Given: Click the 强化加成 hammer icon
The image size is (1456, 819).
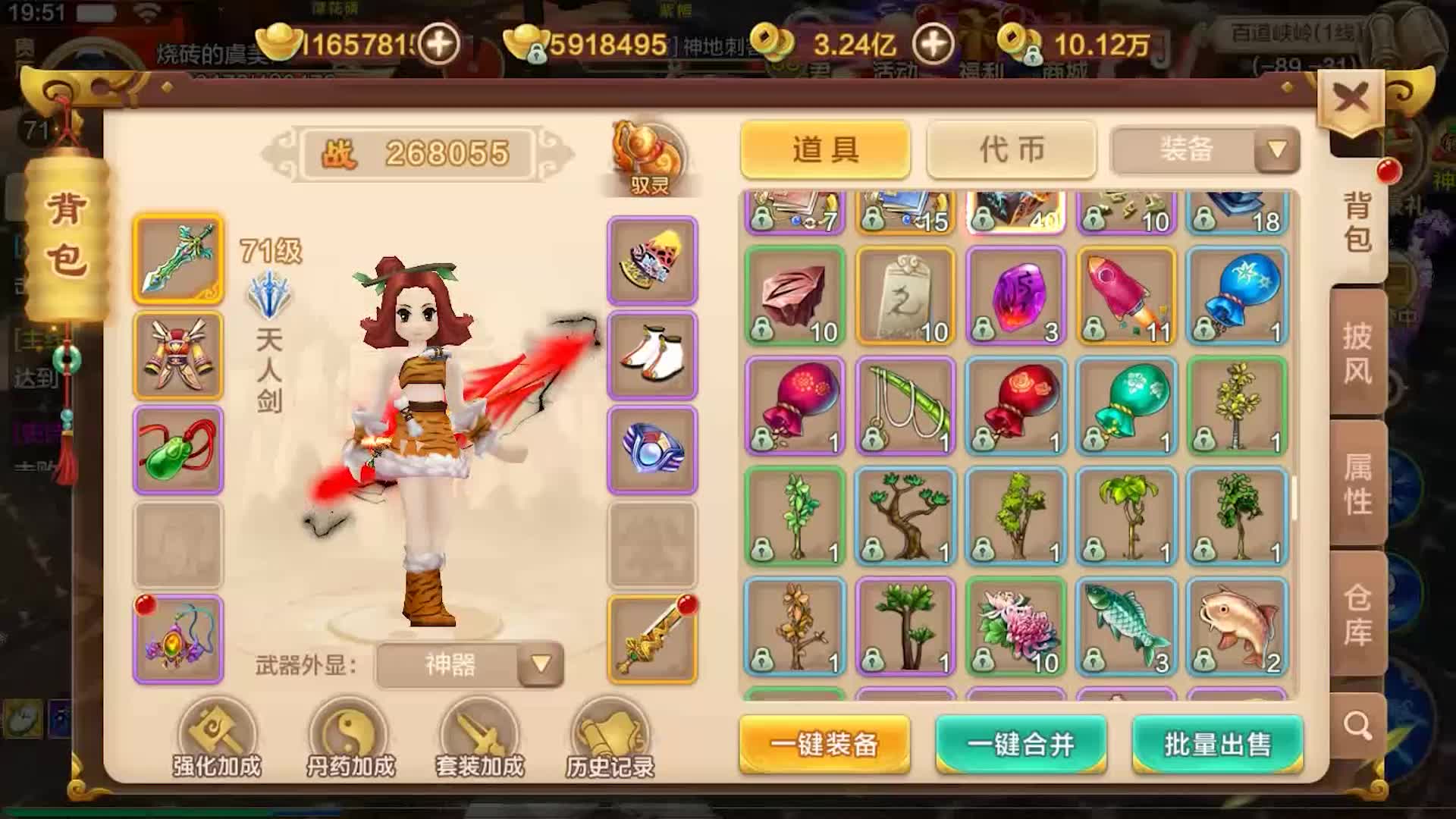Looking at the screenshot, I should 215,730.
